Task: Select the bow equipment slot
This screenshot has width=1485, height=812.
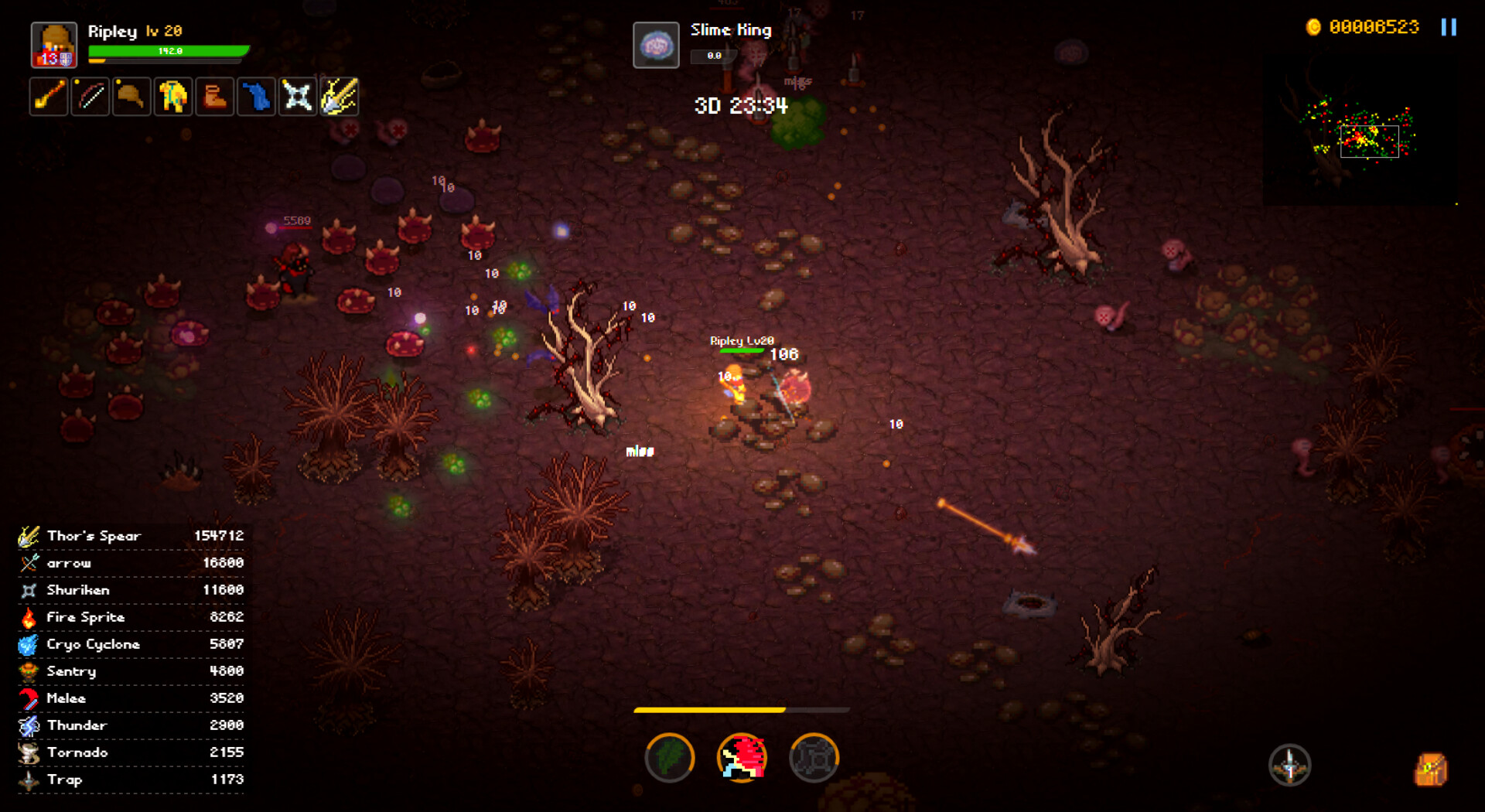Action: coord(90,97)
